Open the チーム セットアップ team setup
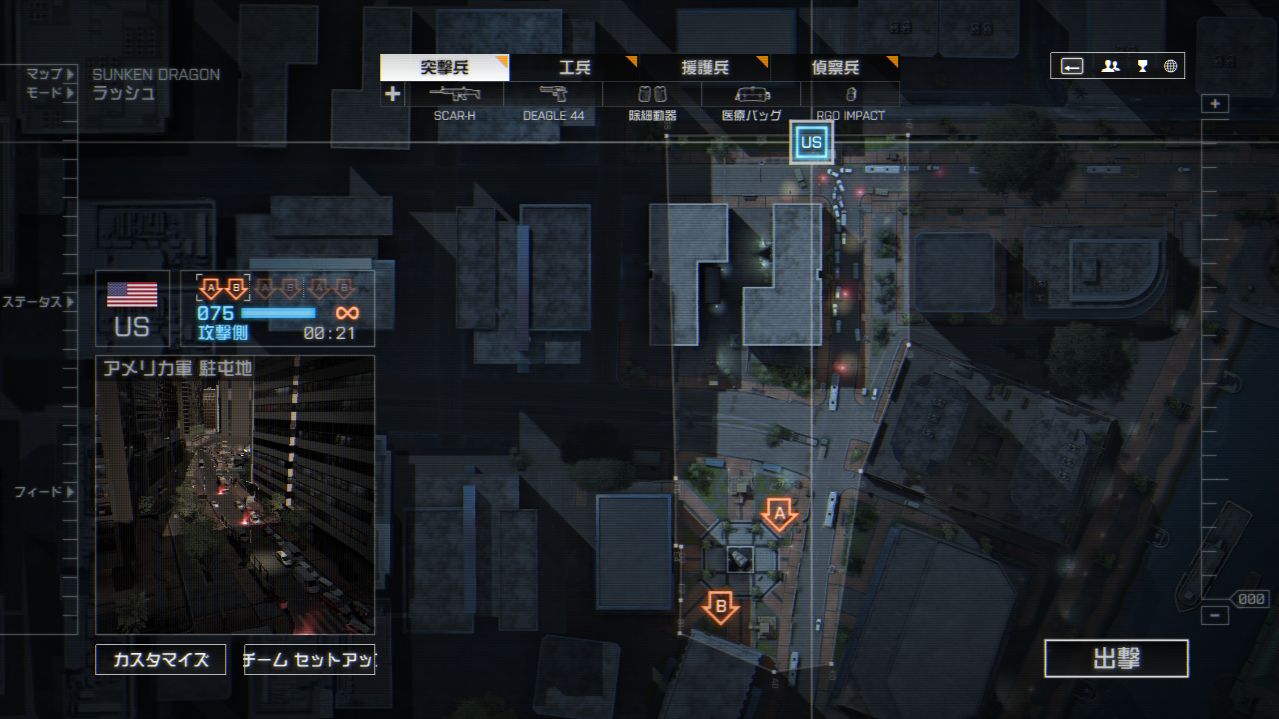The height and width of the screenshot is (719, 1279). pos(309,660)
